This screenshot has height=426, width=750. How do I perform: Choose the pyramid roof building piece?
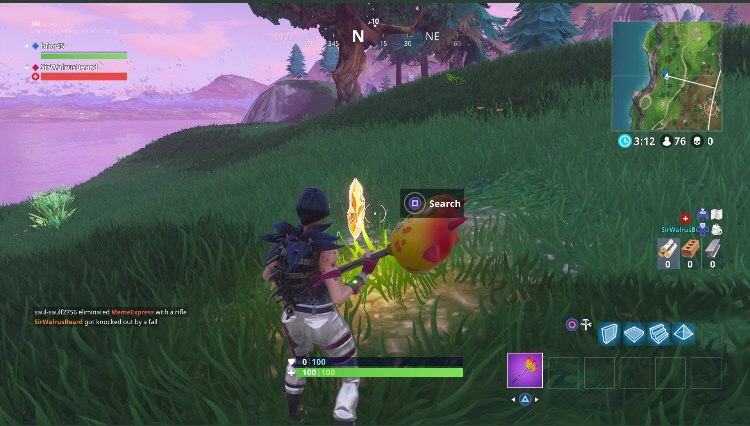click(x=684, y=333)
